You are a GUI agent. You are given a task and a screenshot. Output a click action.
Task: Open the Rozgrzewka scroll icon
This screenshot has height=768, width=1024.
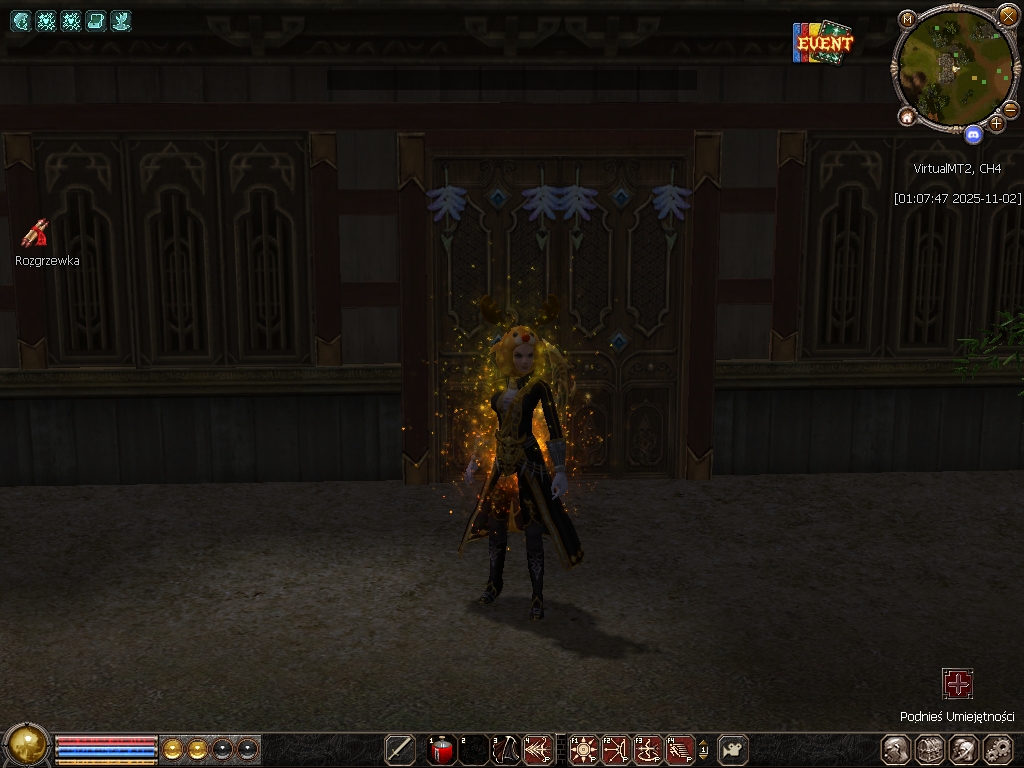[x=36, y=233]
